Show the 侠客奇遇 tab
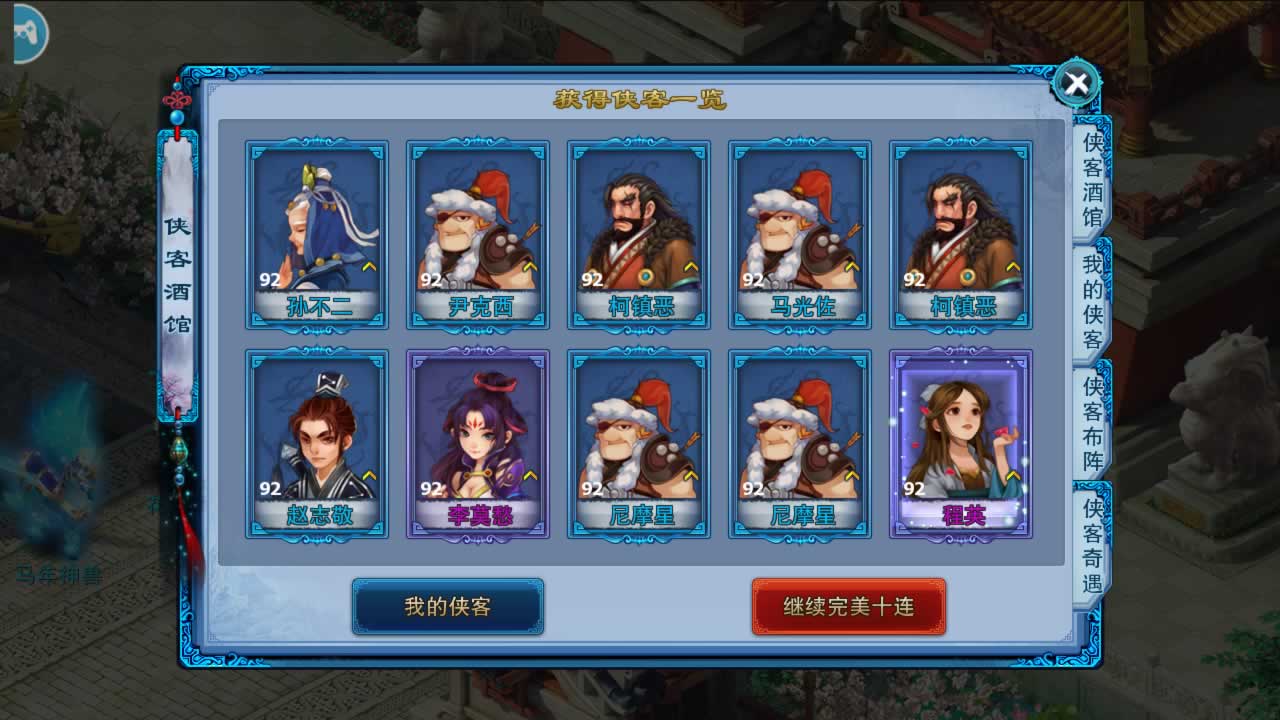This screenshot has height=720, width=1280. [1092, 546]
